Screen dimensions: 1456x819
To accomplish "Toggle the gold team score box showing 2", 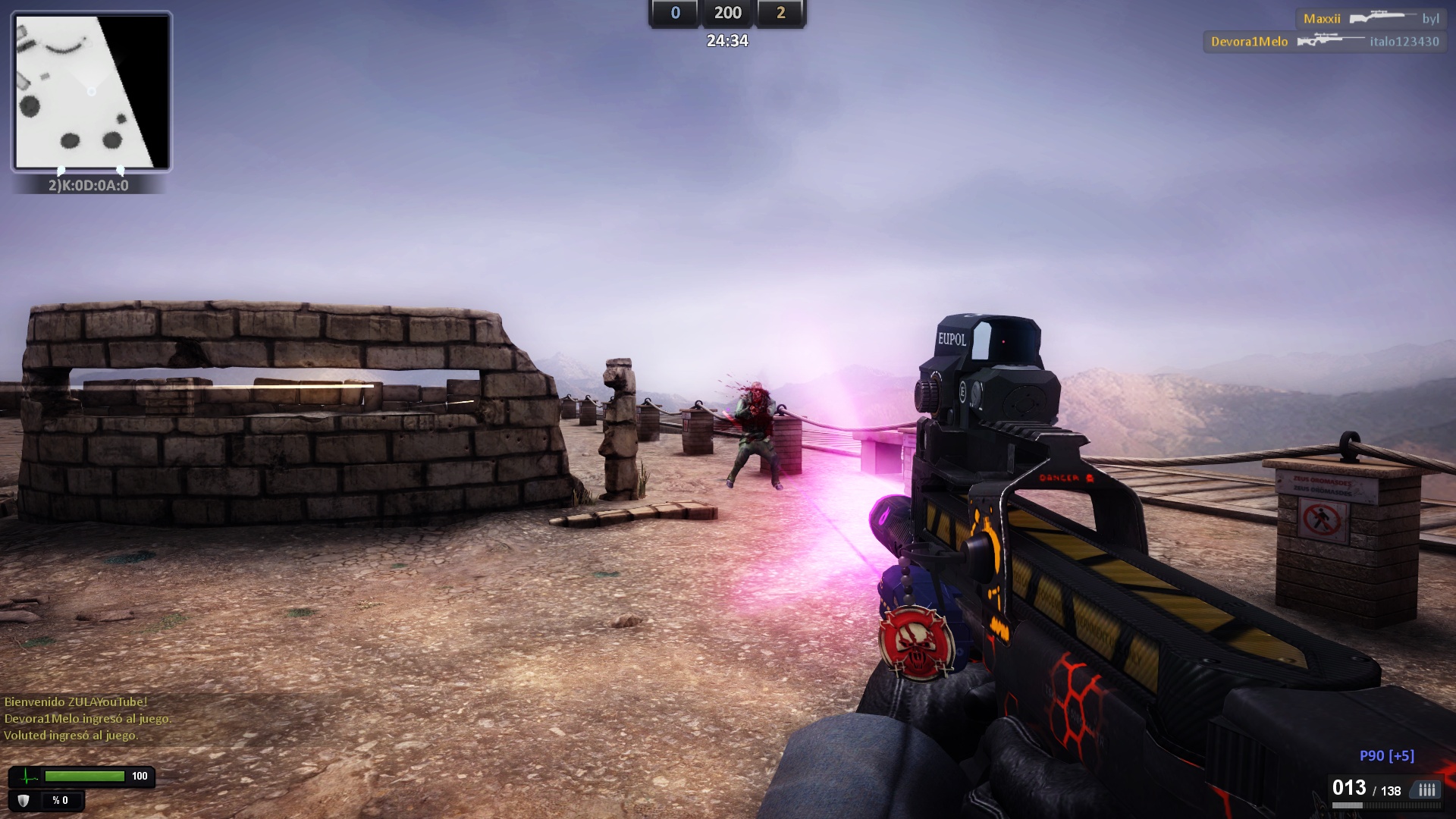I will tap(783, 13).
